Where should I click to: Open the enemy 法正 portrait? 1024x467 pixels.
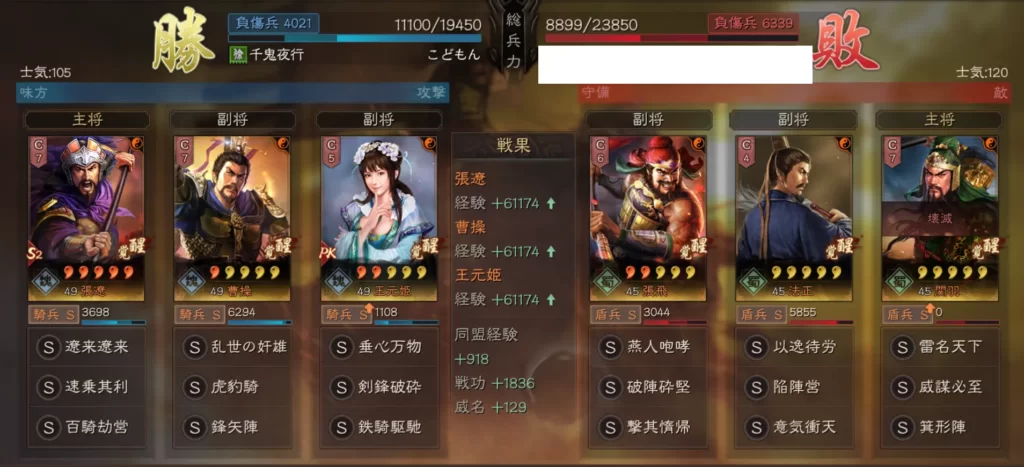pos(794,216)
